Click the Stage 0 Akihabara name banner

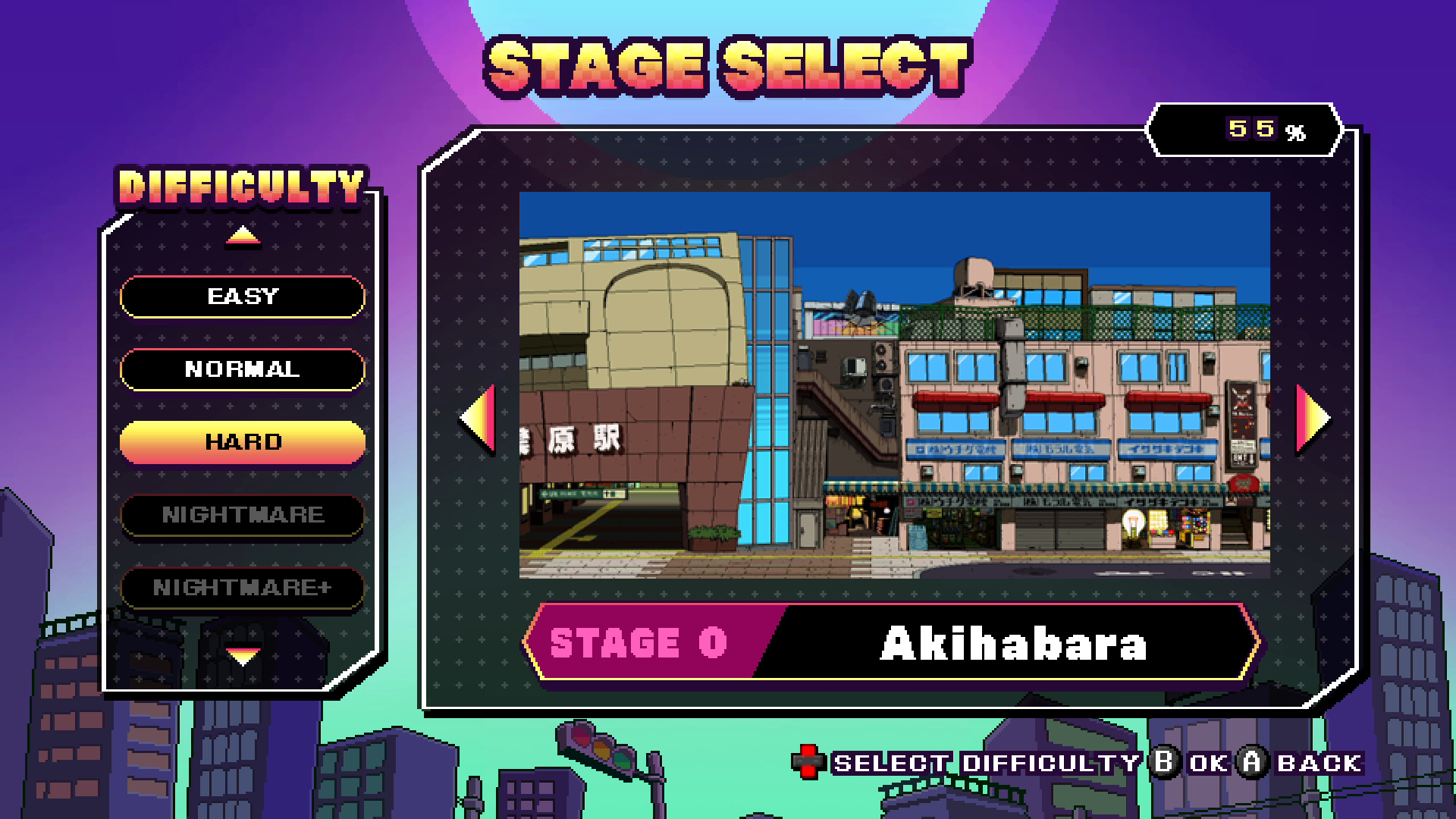pos(891,643)
